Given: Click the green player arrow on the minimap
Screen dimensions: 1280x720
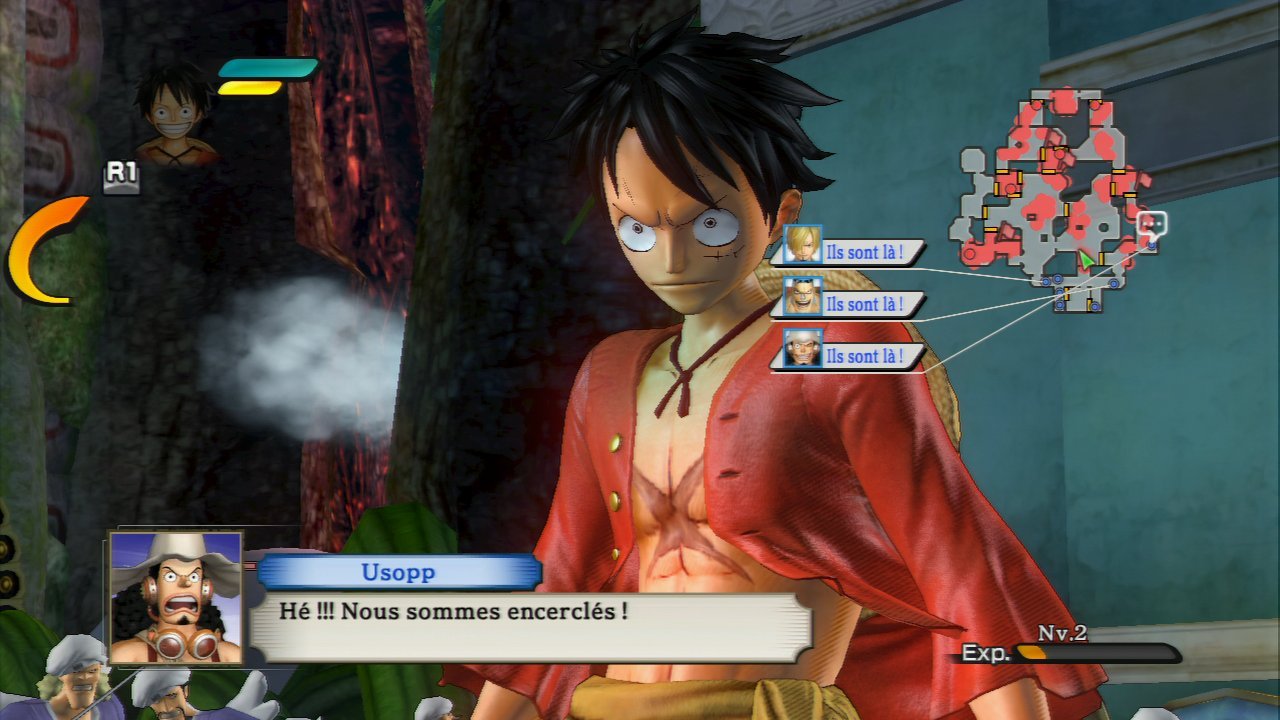Looking at the screenshot, I should pos(1086,260).
